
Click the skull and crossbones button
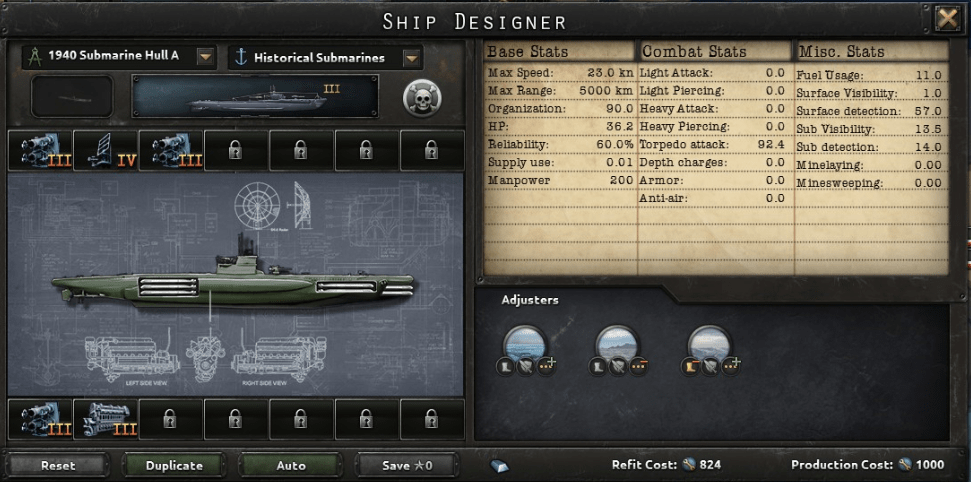click(x=423, y=97)
